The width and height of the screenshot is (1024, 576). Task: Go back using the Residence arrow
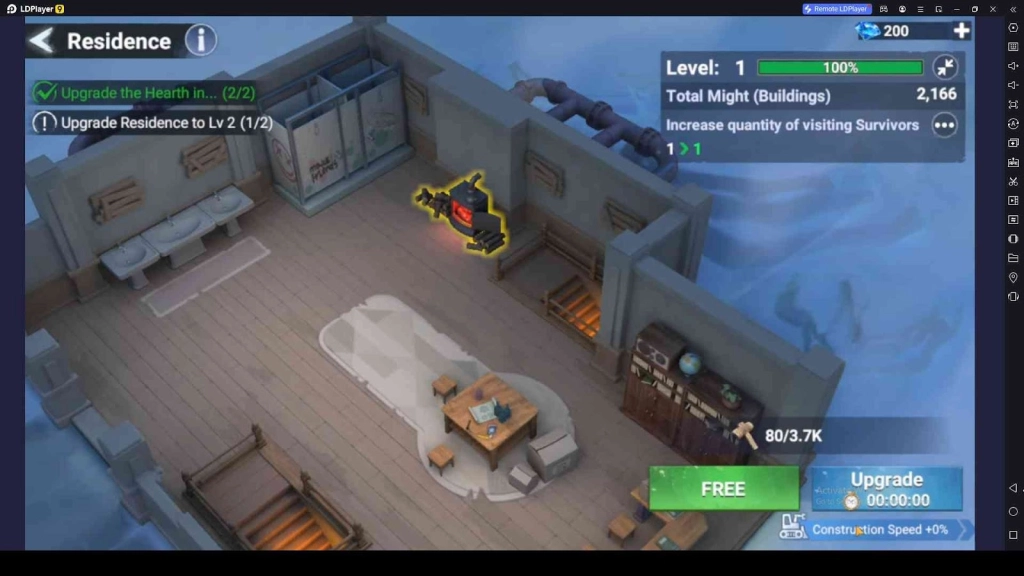point(41,41)
